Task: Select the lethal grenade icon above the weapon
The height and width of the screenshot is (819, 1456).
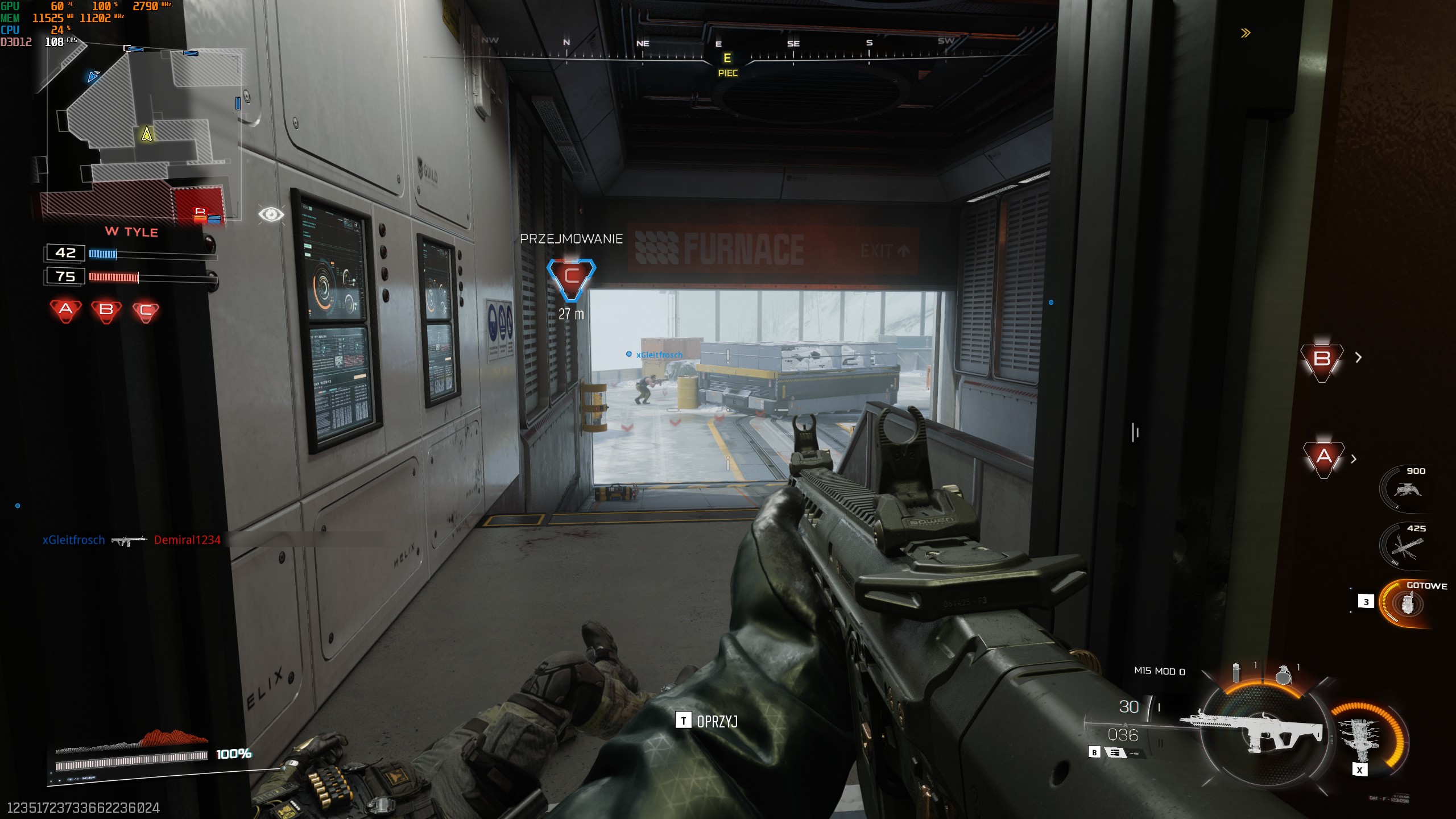Action: pyautogui.click(x=1283, y=675)
